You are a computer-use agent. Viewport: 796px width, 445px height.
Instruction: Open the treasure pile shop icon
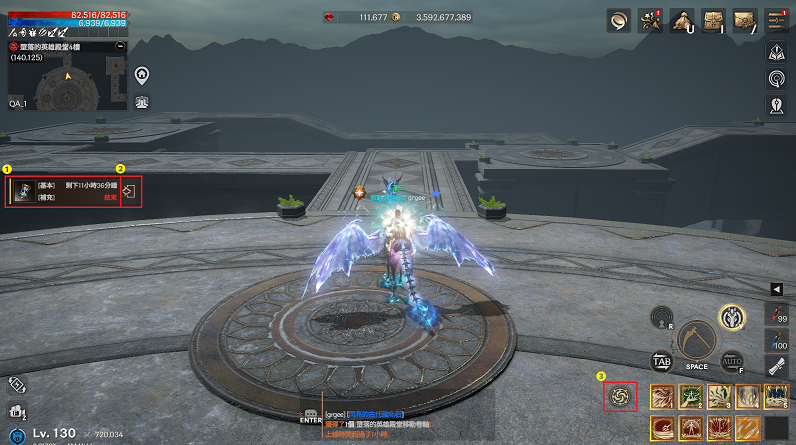(x=682, y=19)
